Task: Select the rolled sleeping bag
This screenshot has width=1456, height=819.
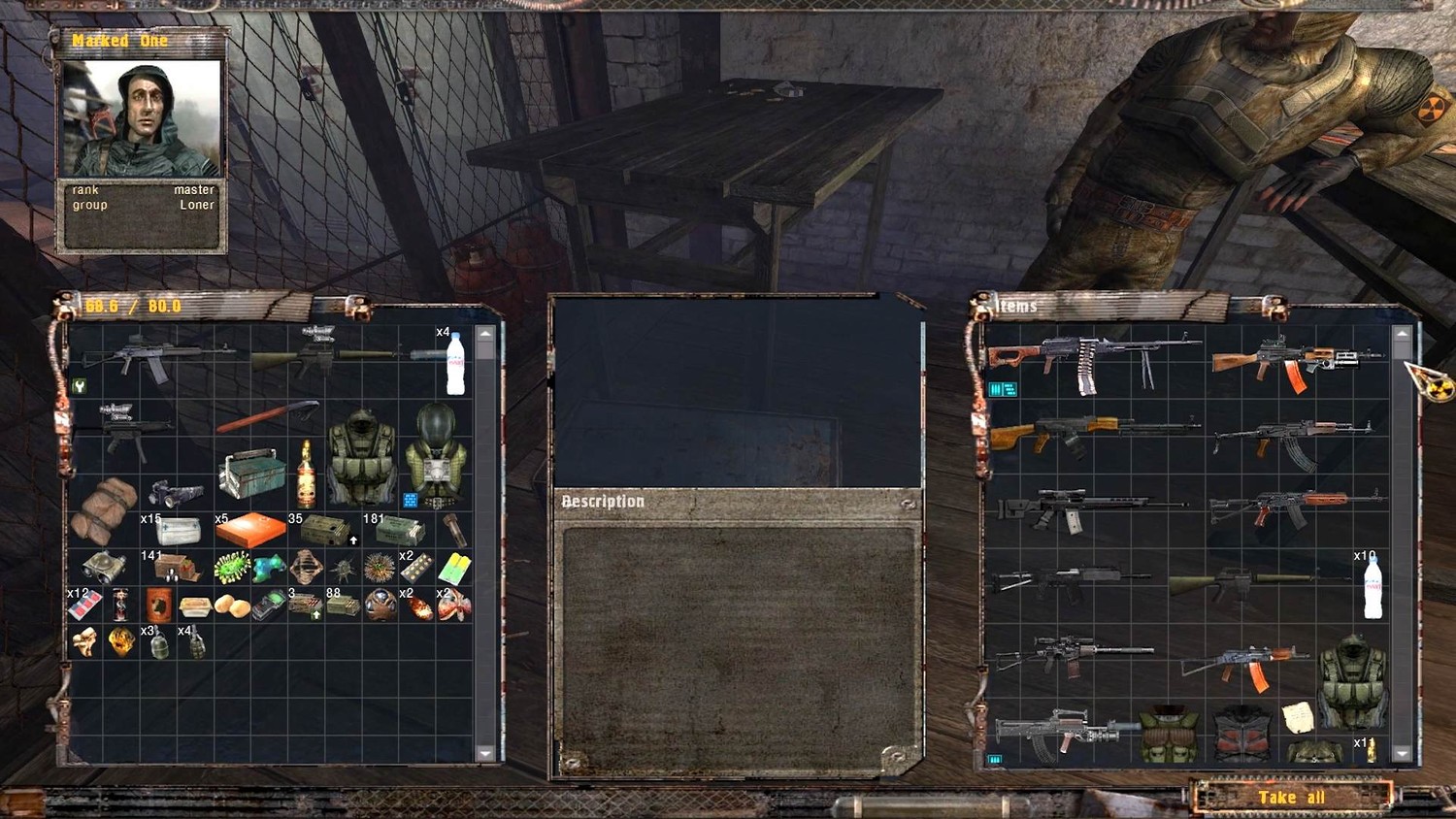Action: point(104,508)
